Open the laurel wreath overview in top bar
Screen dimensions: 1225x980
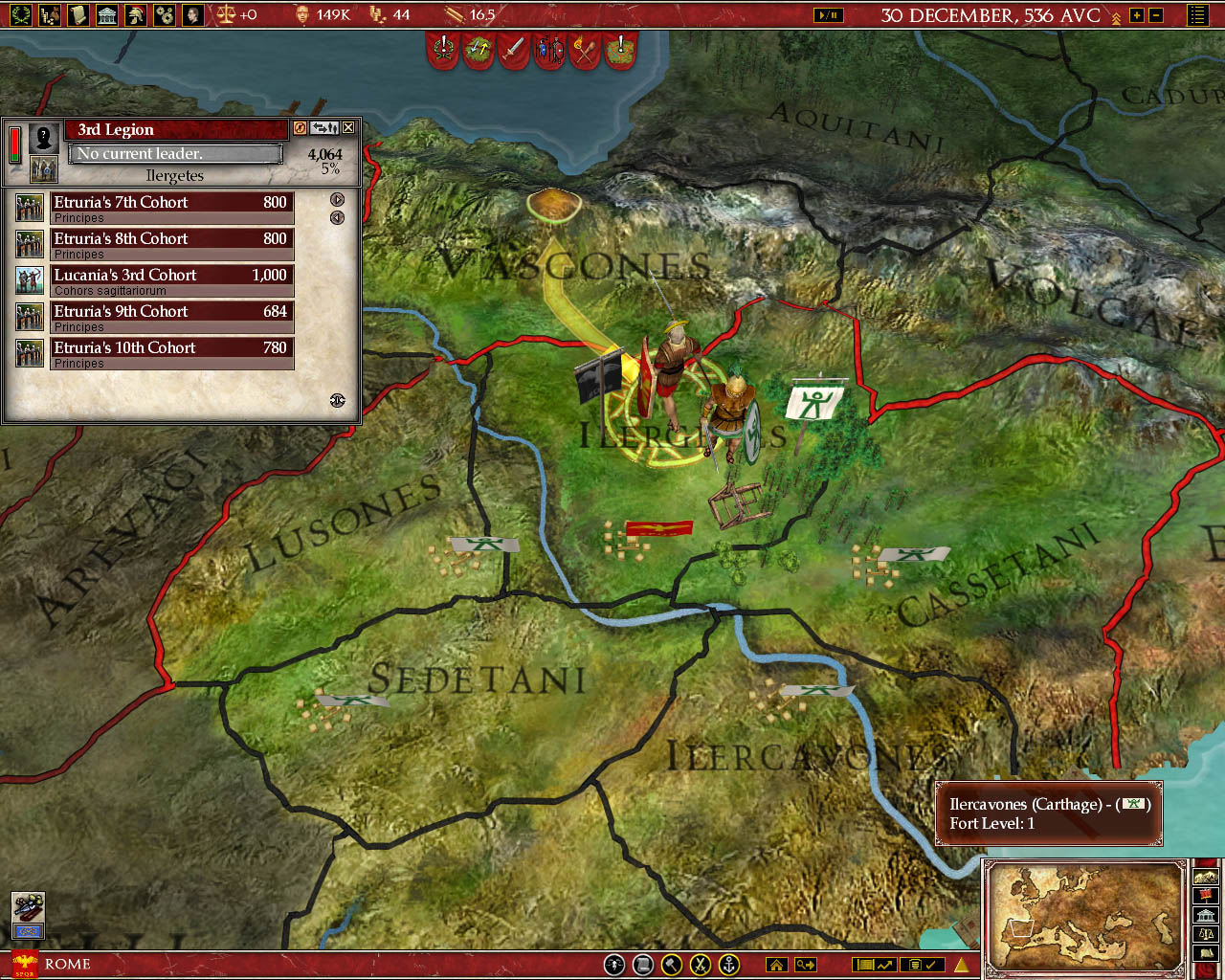20,14
